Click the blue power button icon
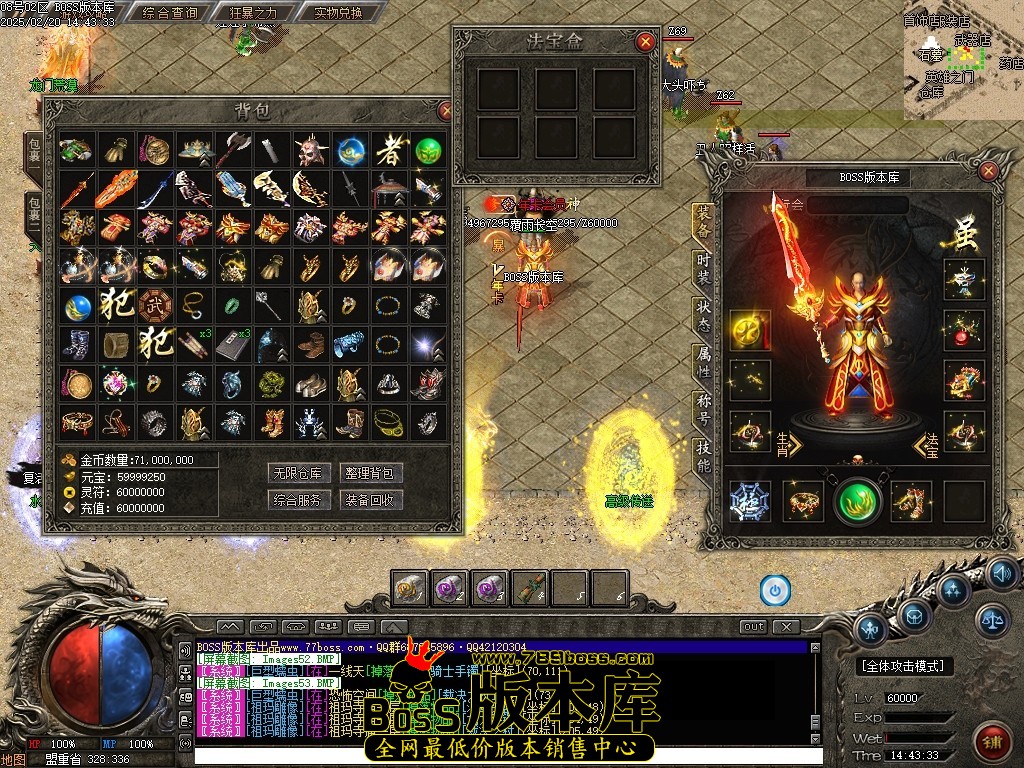Image resolution: width=1024 pixels, height=768 pixels. pyautogui.click(x=775, y=590)
